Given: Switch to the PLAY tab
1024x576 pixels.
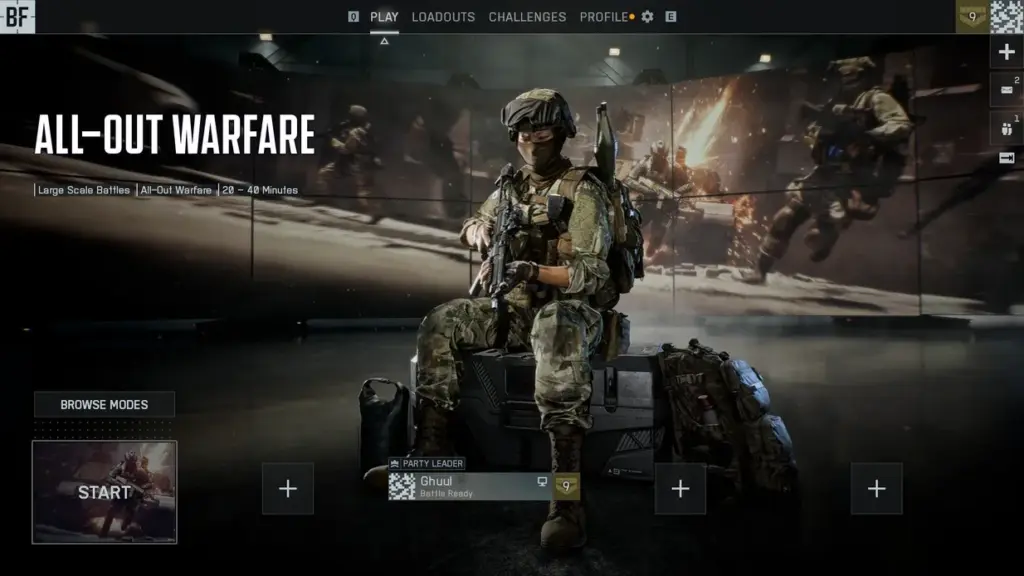Looking at the screenshot, I should (384, 17).
